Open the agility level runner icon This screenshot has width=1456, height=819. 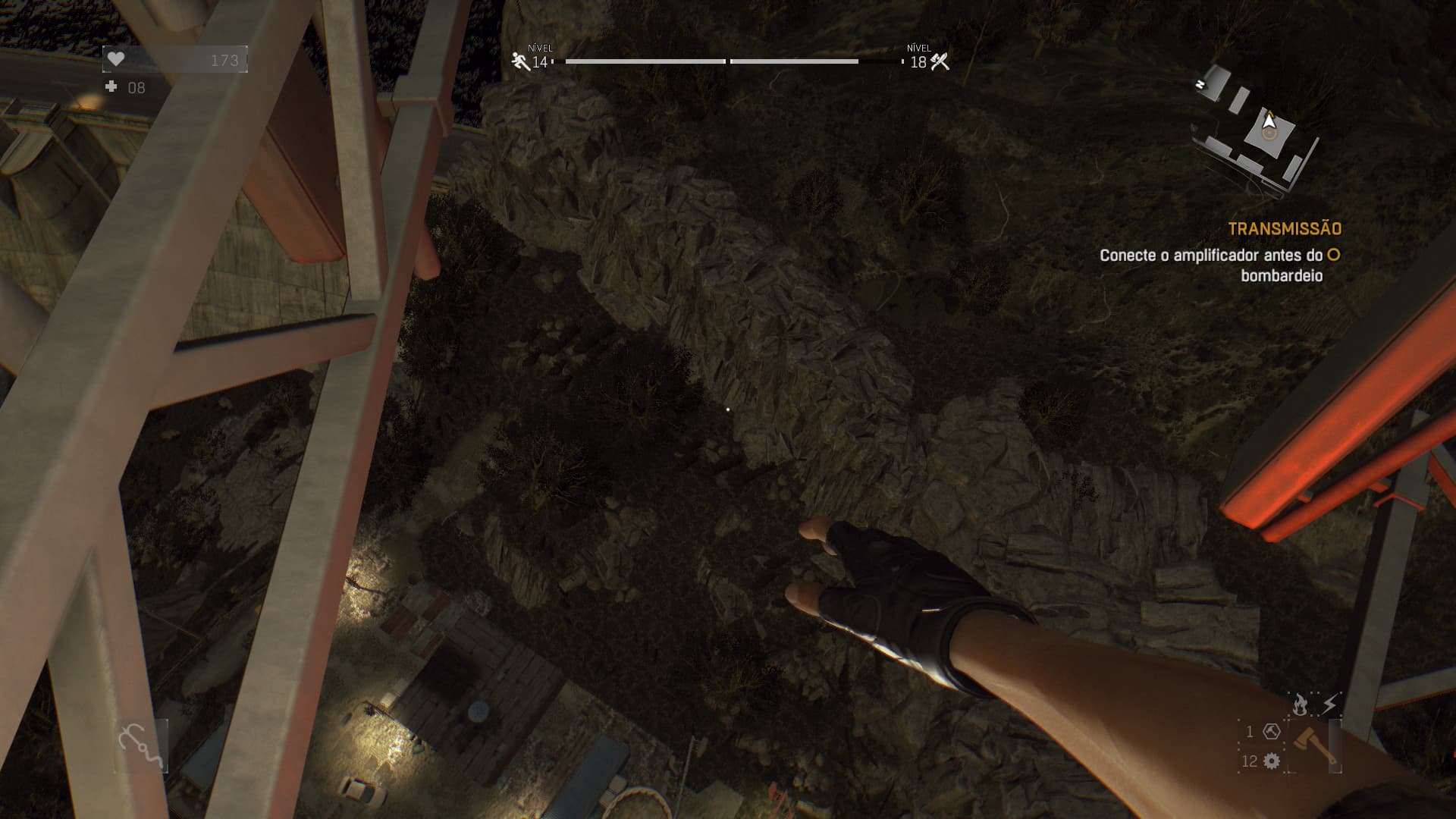point(520,61)
